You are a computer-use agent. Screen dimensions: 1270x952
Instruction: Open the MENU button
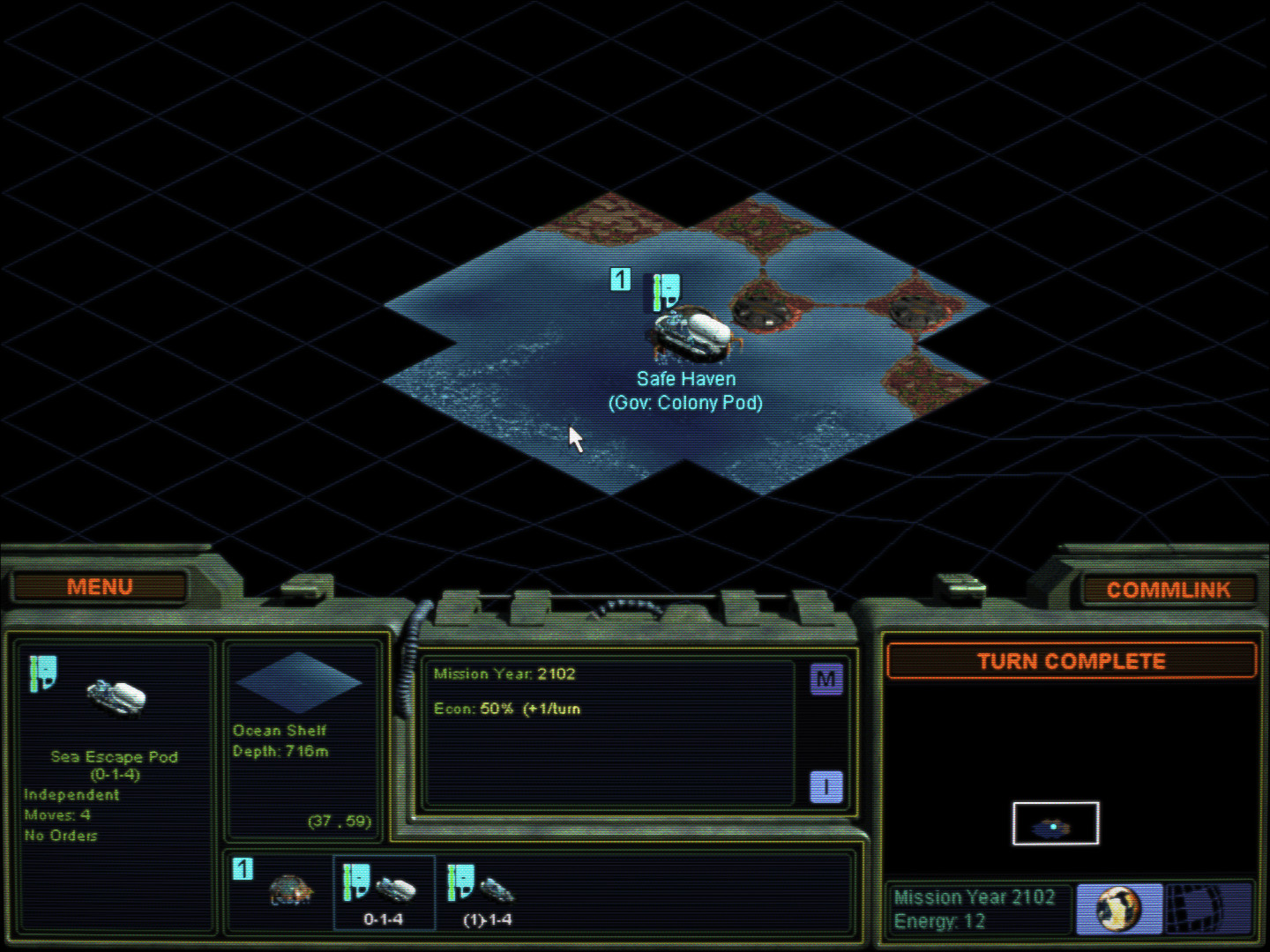point(100,587)
